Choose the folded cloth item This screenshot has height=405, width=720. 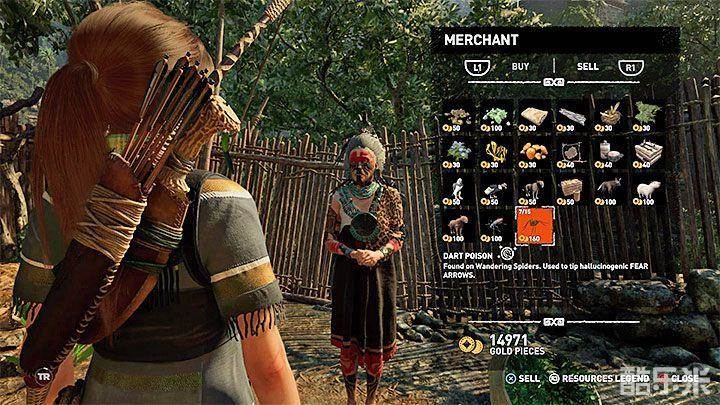[531, 113]
